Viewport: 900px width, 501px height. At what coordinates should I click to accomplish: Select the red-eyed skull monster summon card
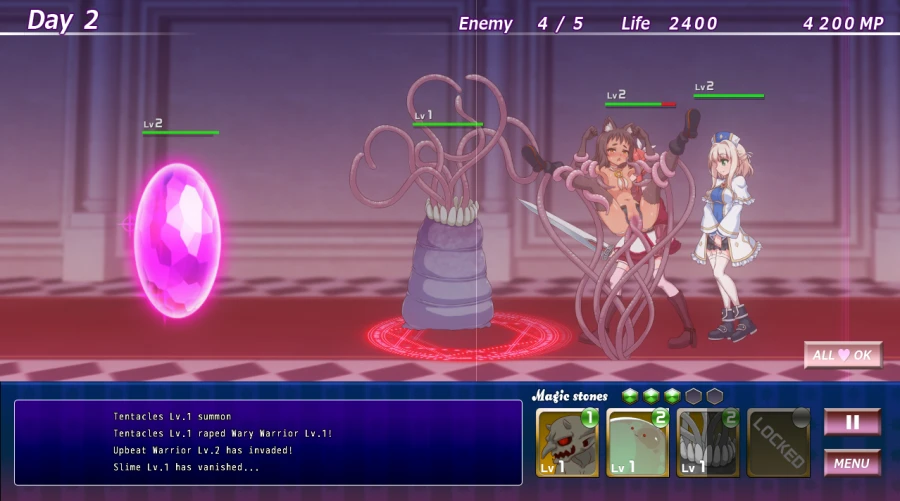(567, 442)
